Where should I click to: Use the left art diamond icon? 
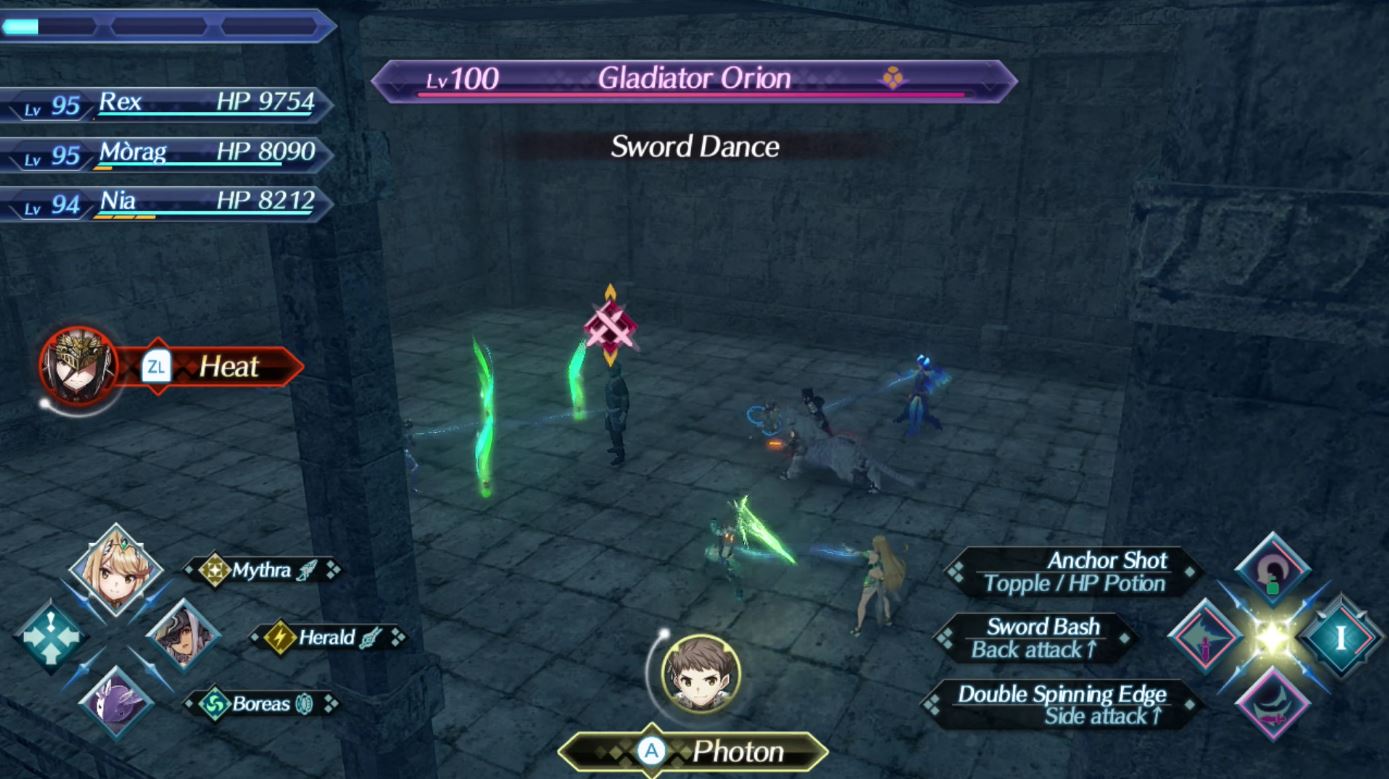[1206, 637]
